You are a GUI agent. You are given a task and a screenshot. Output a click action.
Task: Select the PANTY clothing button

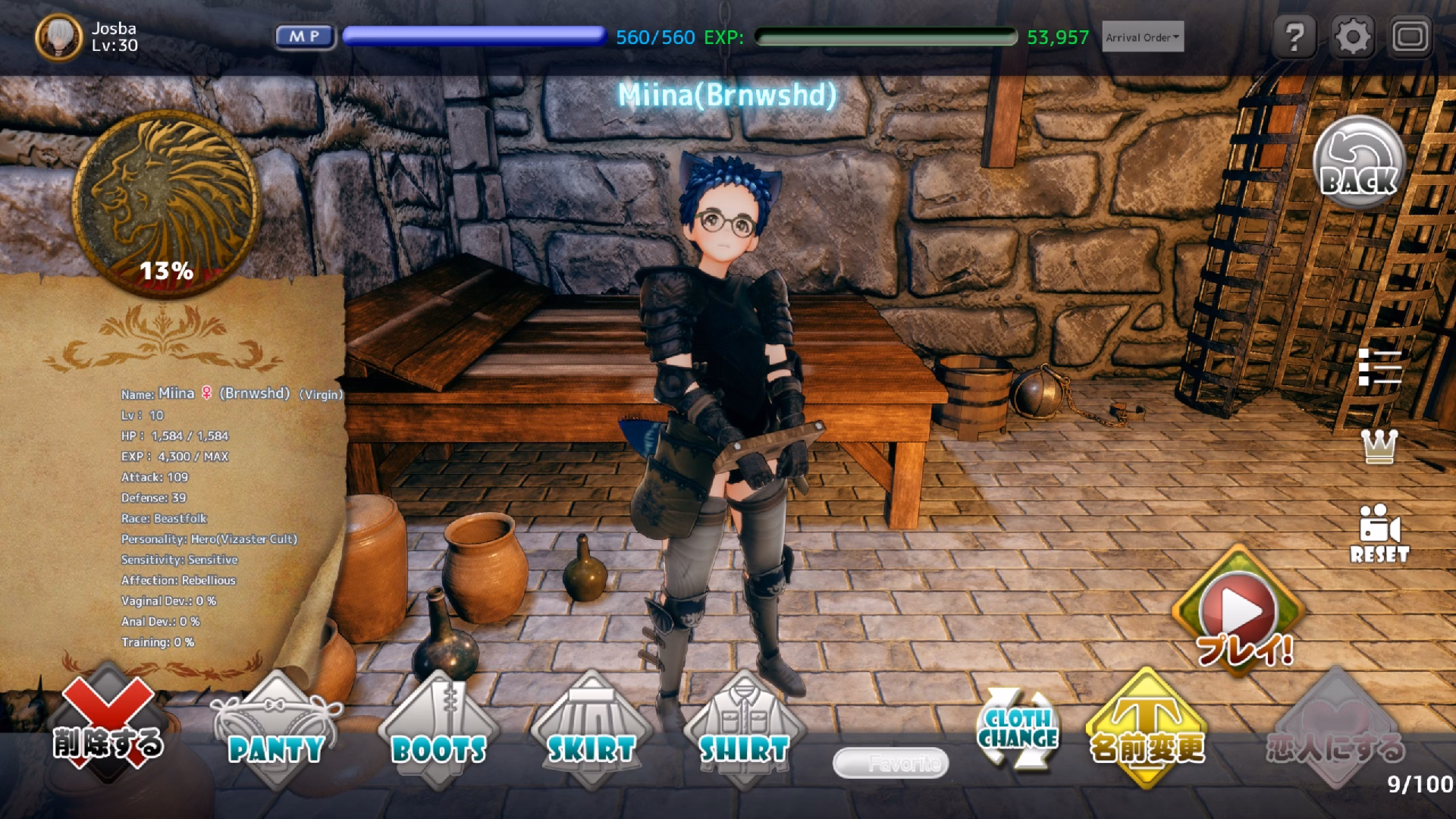point(276,731)
